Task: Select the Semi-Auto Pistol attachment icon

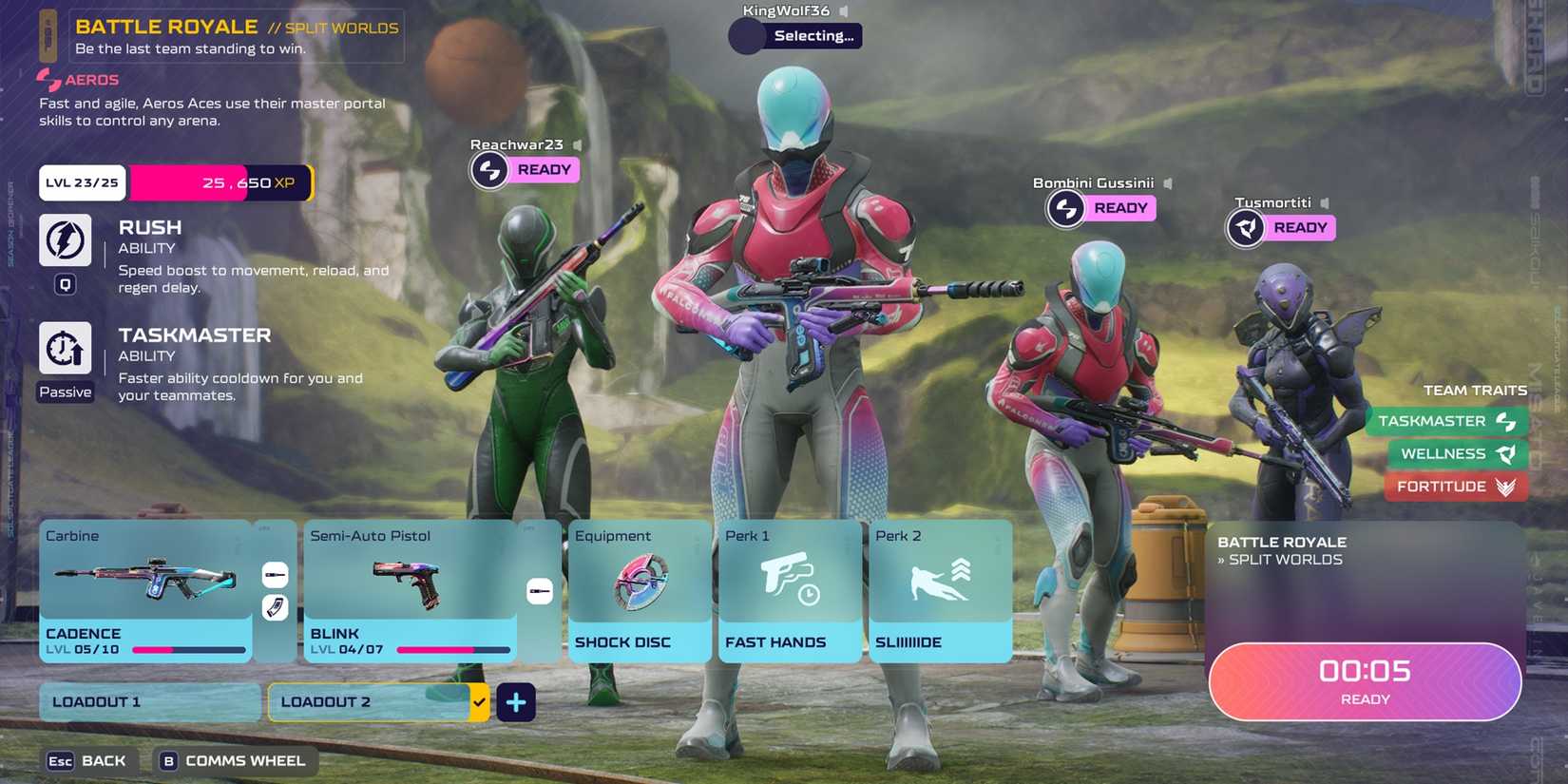Action: point(540,590)
